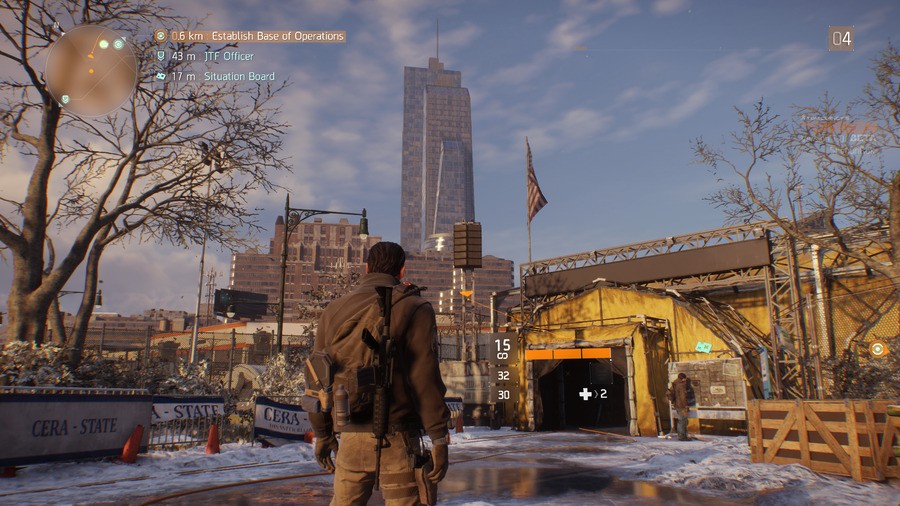
Task: Select the Establish Base of Operations objective
Action: tap(258, 36)
